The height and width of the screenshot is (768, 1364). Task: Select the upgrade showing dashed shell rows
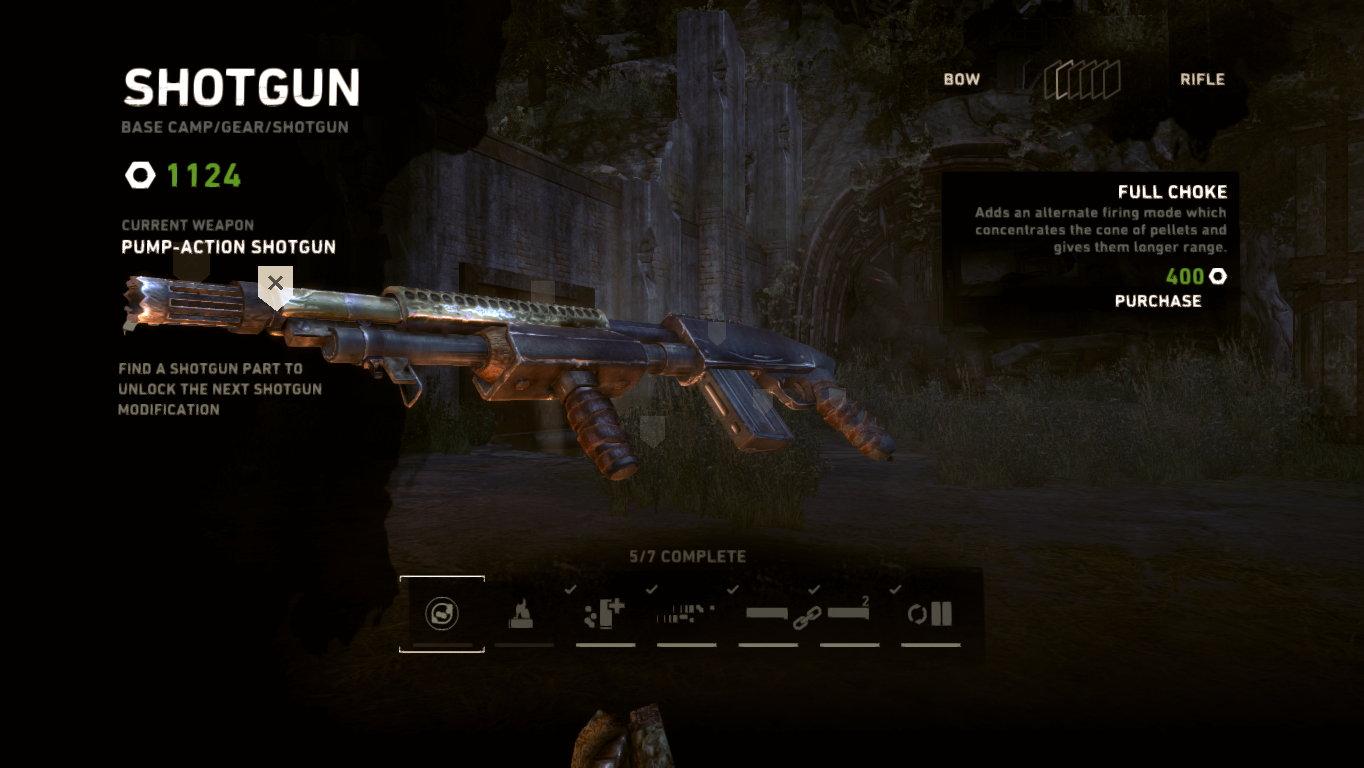click(x=686, y=614)
